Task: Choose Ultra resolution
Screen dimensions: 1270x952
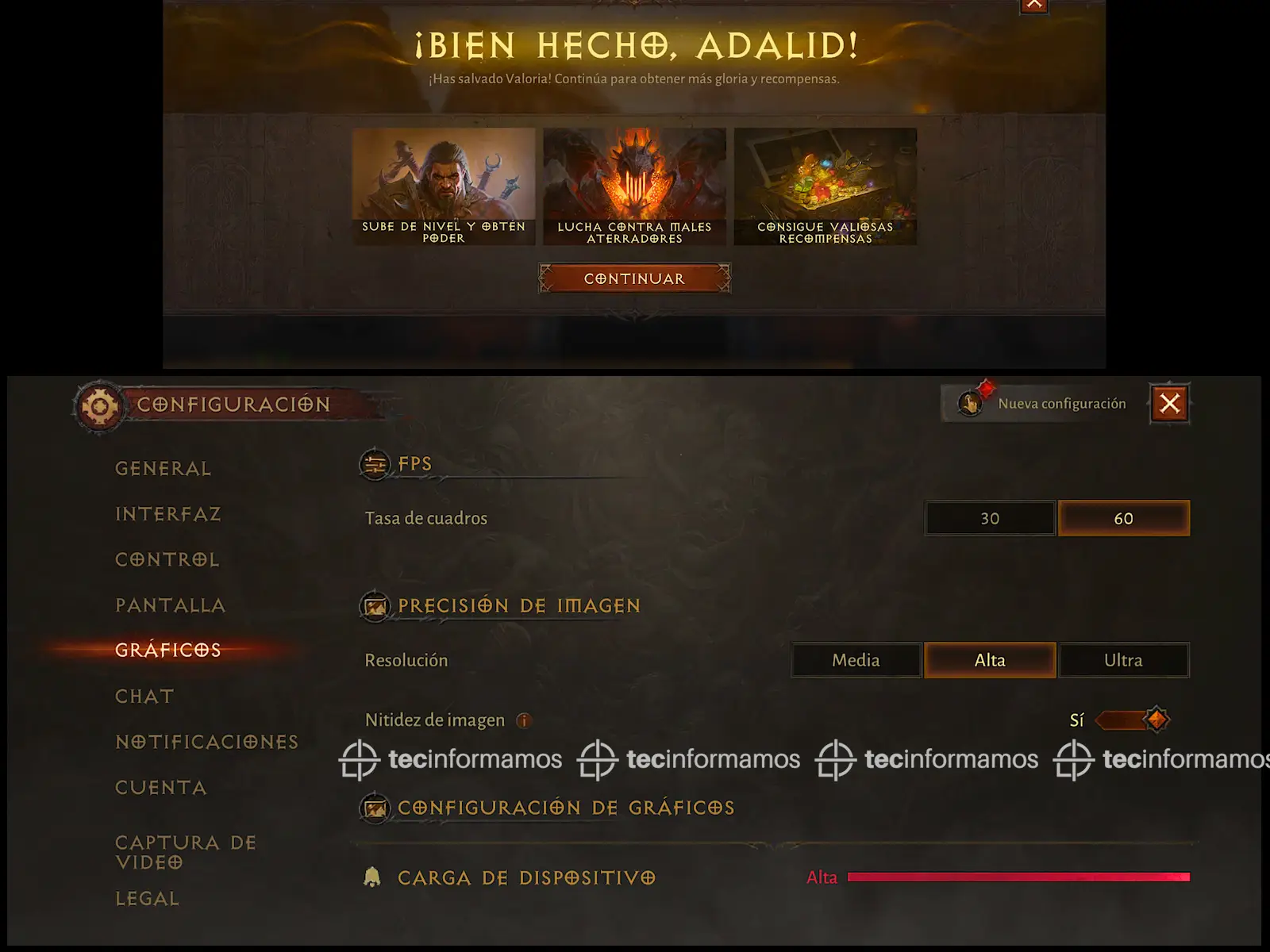Action: 1123,660
